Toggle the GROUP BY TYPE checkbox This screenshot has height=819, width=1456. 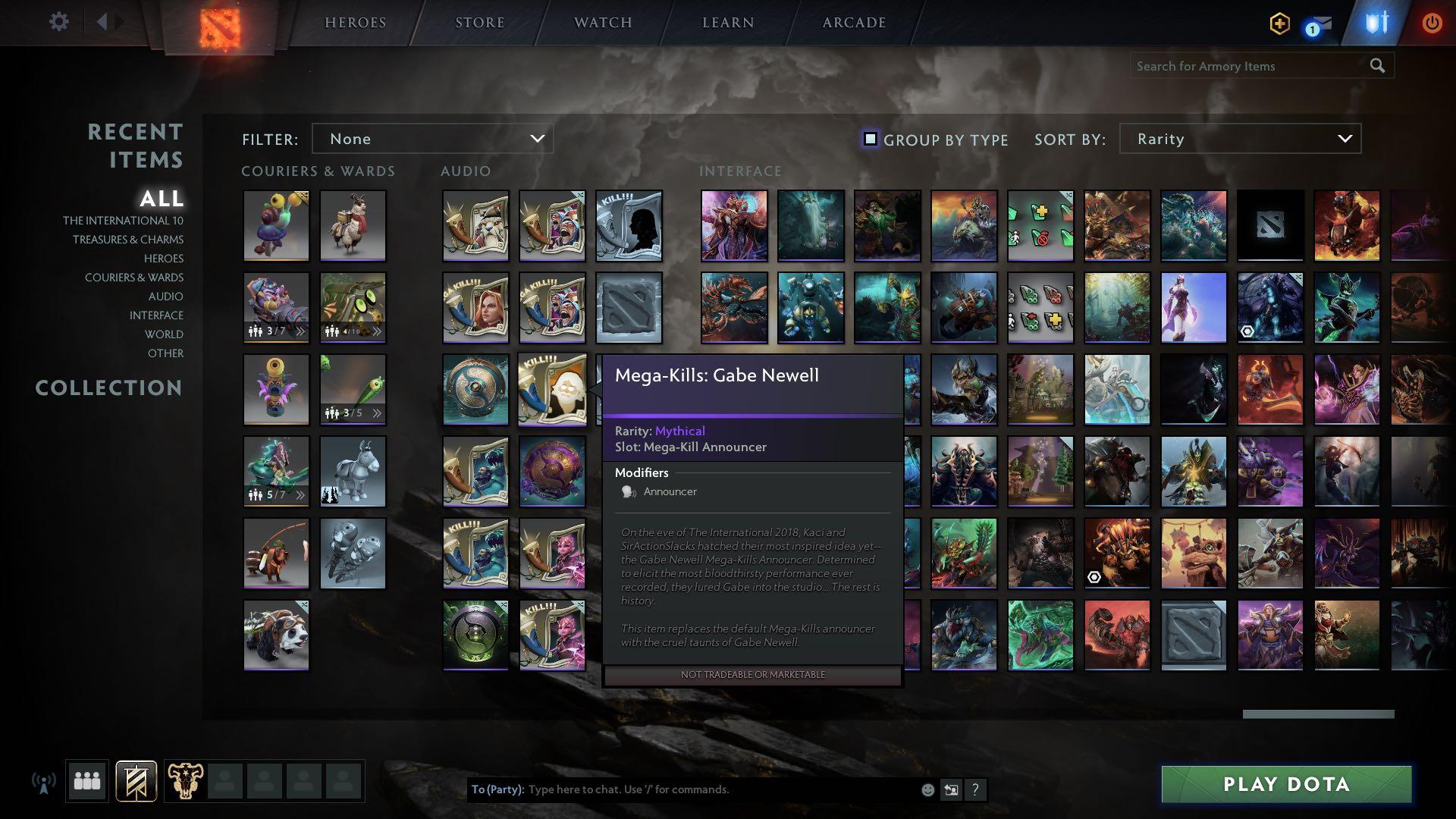pyautogui.click(x=869, y=139)
